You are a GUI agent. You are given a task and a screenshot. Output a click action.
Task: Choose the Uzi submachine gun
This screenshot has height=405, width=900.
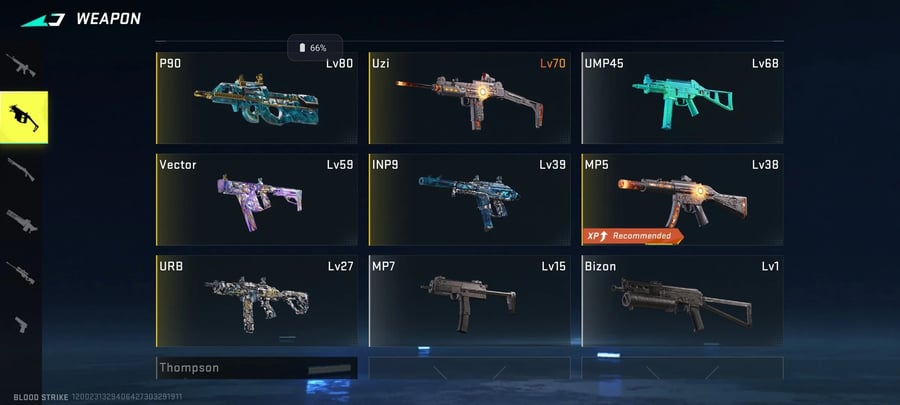click(469, 97)
